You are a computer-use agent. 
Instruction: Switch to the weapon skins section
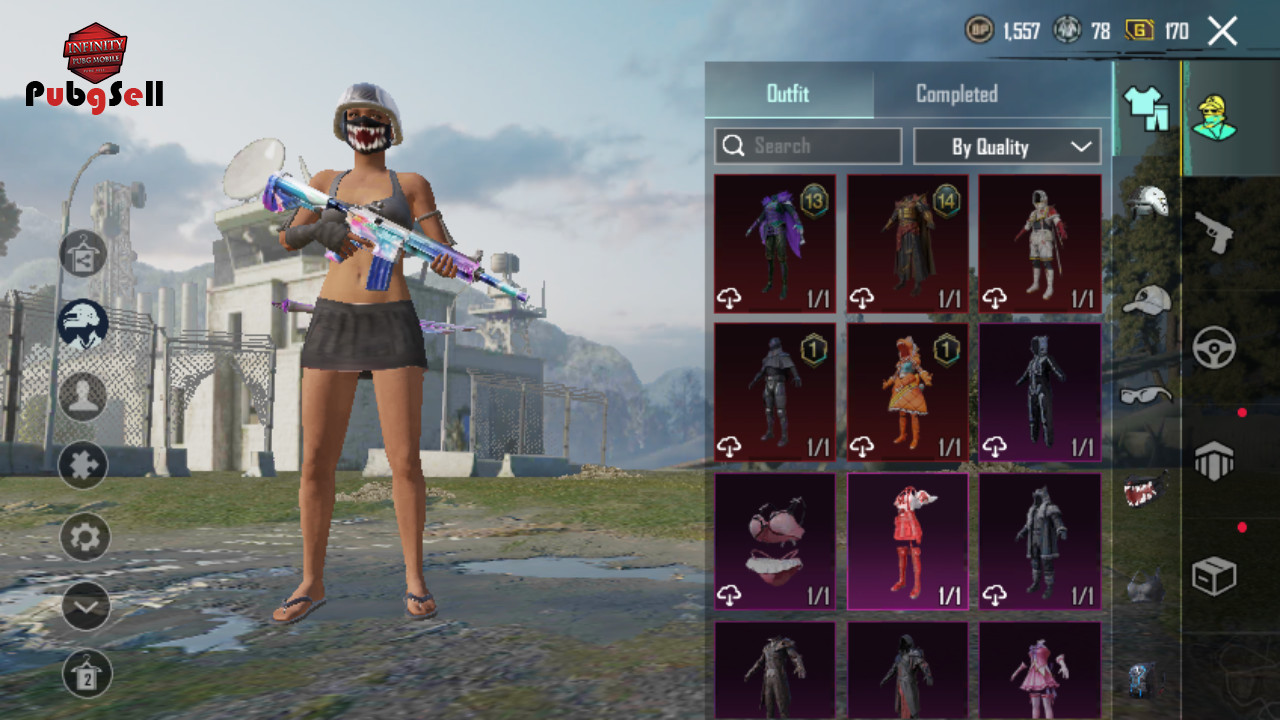click(x=1214, y=232)
